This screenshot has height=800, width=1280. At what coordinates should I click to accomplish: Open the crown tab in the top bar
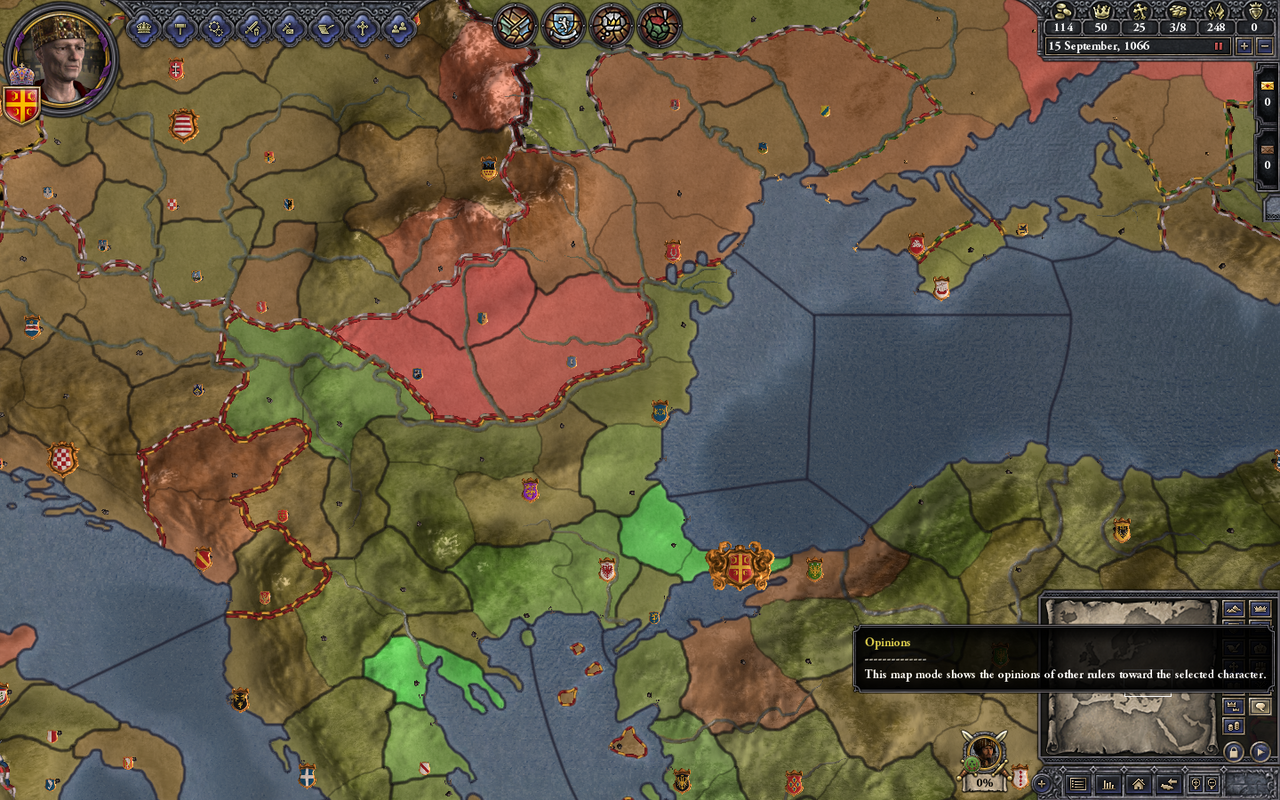tap(143, 27)
